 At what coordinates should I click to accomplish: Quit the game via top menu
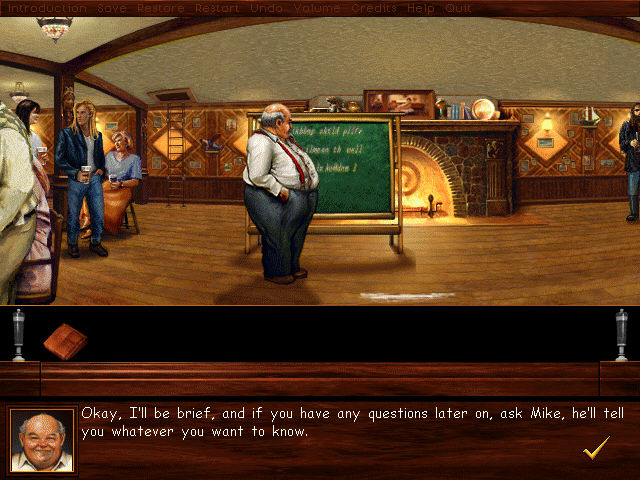tap(459, 8)
